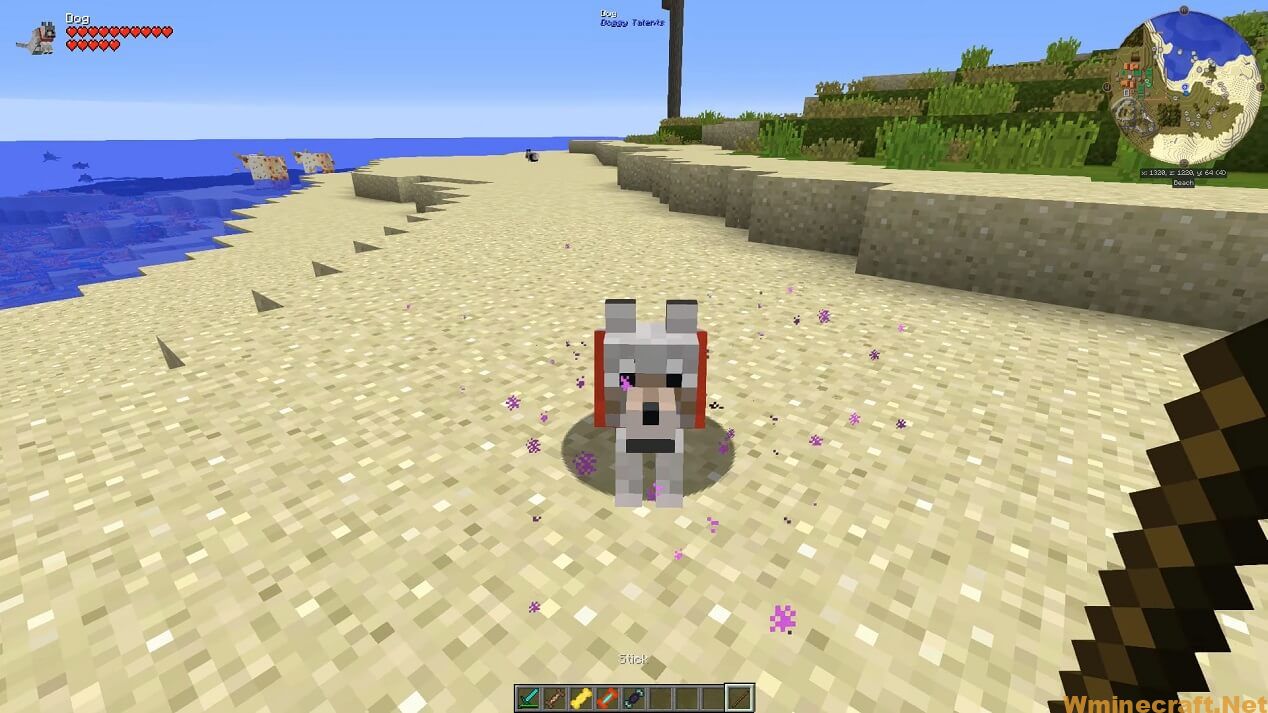1268x713 pixels.
Task: Pick the dark purple treat slot
Action: [x=633, y=698]
